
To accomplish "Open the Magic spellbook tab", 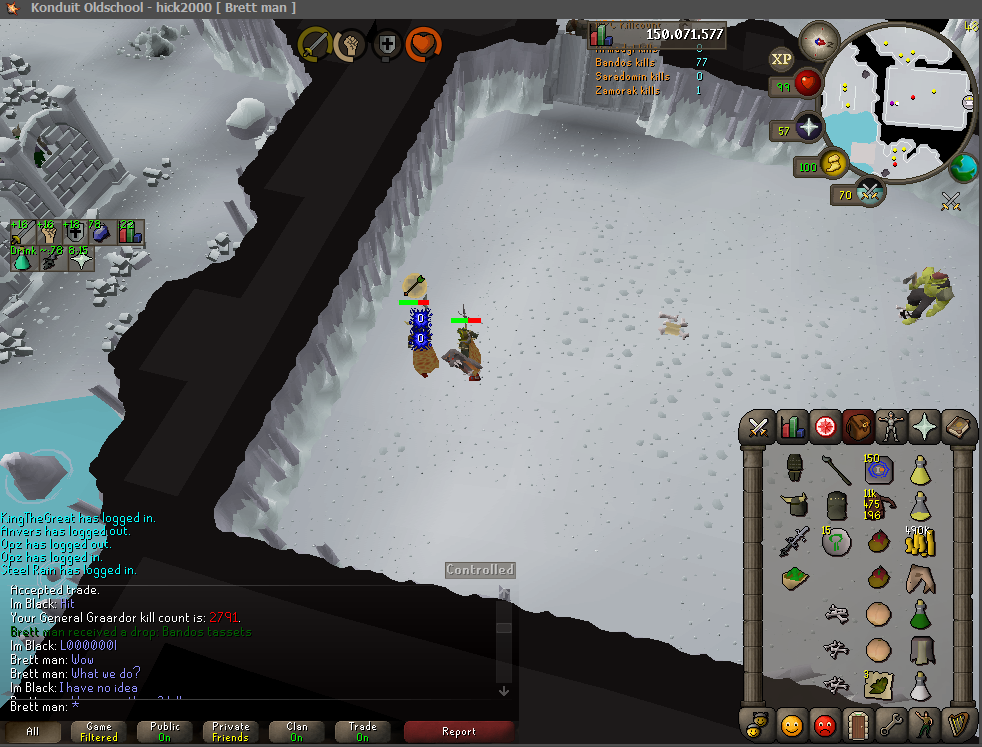I will (958, 428).
